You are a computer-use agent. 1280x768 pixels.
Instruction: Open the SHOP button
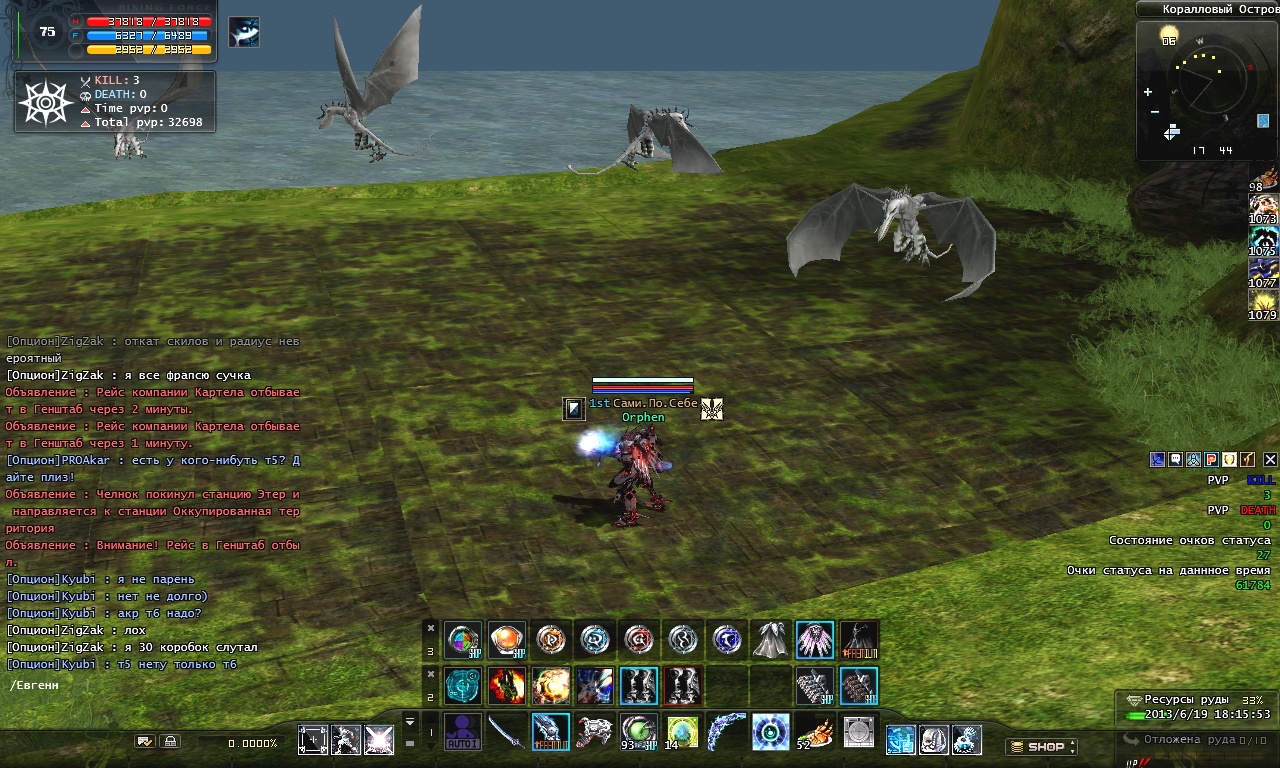(x=1040, y=746)
